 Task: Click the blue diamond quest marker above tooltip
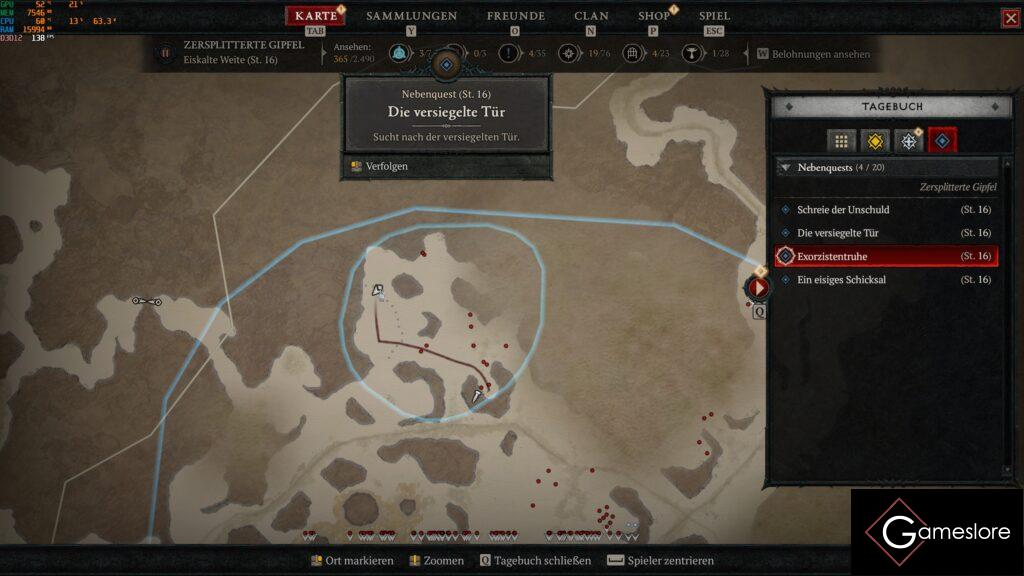point(447,64)
